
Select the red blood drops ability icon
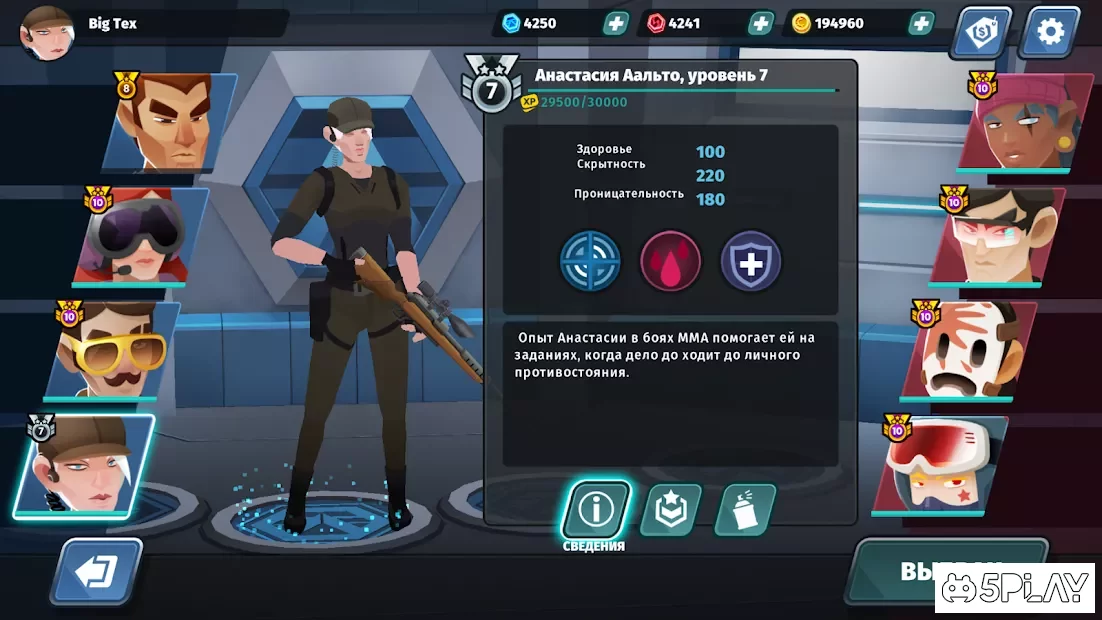pos(670,262)
